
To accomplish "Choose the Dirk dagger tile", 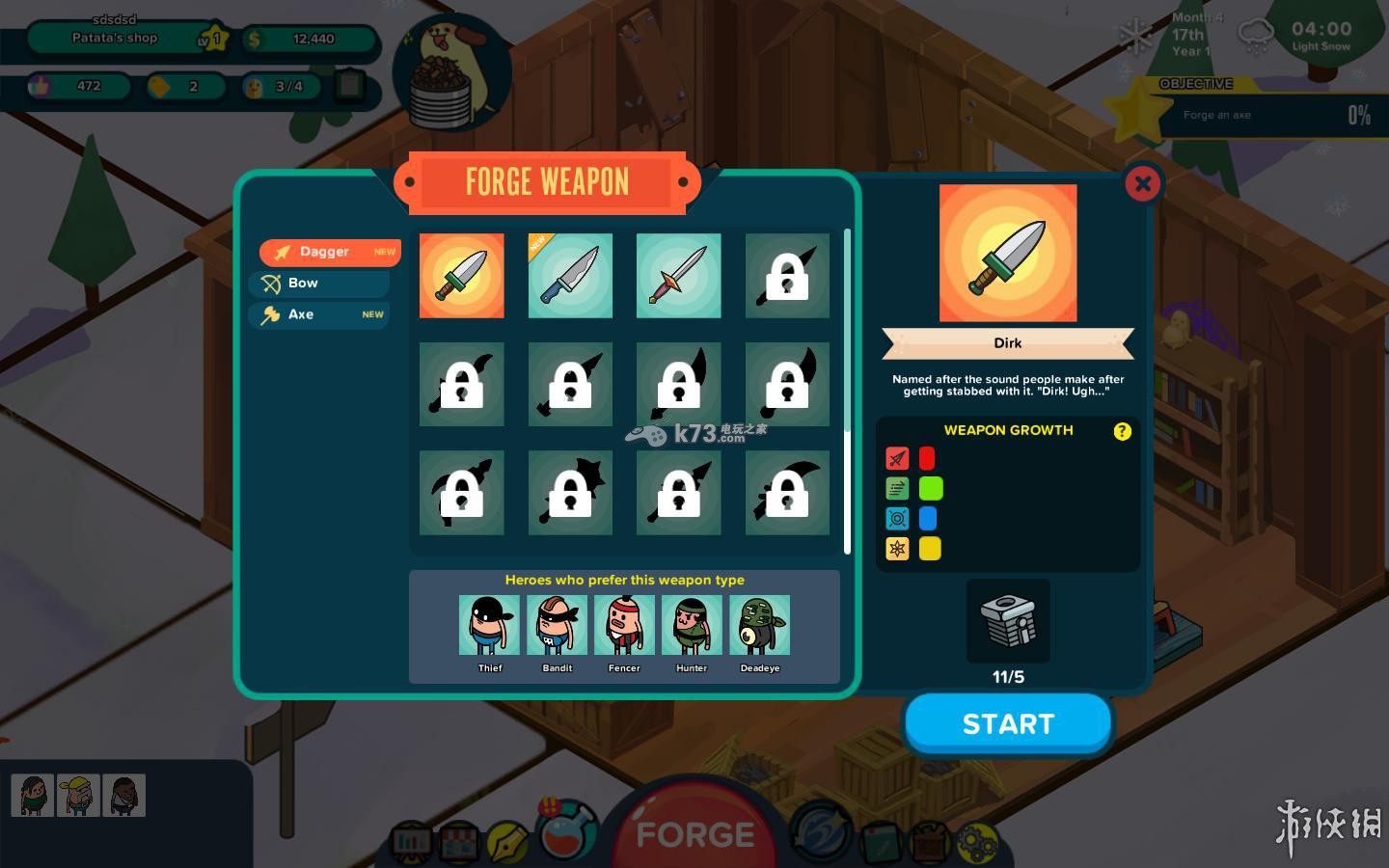I will pos(461,276).
